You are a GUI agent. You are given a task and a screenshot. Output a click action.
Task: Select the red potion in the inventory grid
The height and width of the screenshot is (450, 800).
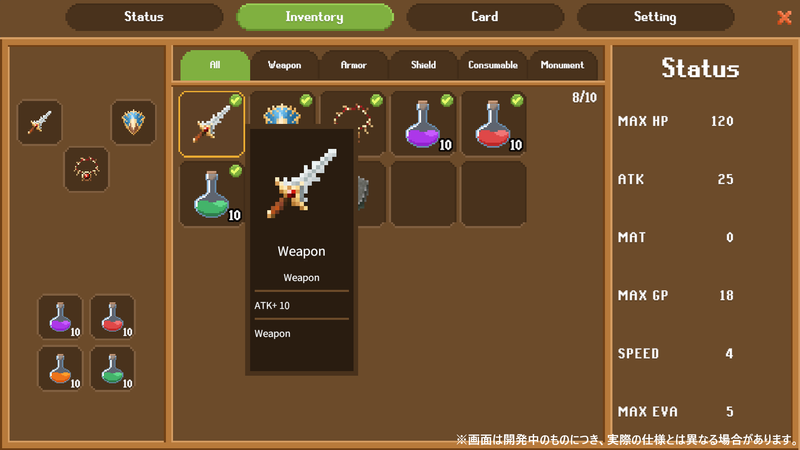(x=493, y=124)
